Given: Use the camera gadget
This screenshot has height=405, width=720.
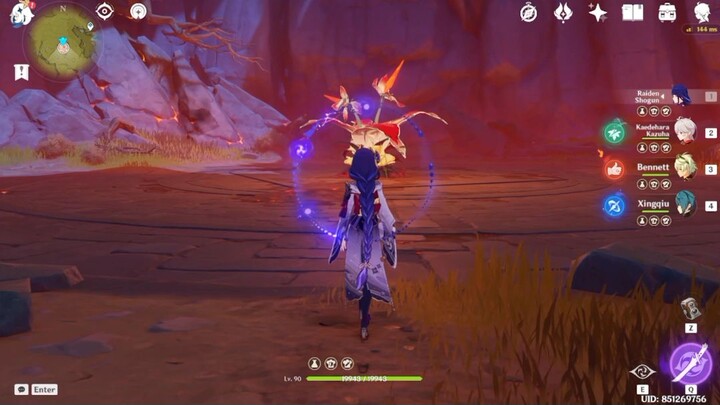Looking at the screenshot, I should pos(690,308).
